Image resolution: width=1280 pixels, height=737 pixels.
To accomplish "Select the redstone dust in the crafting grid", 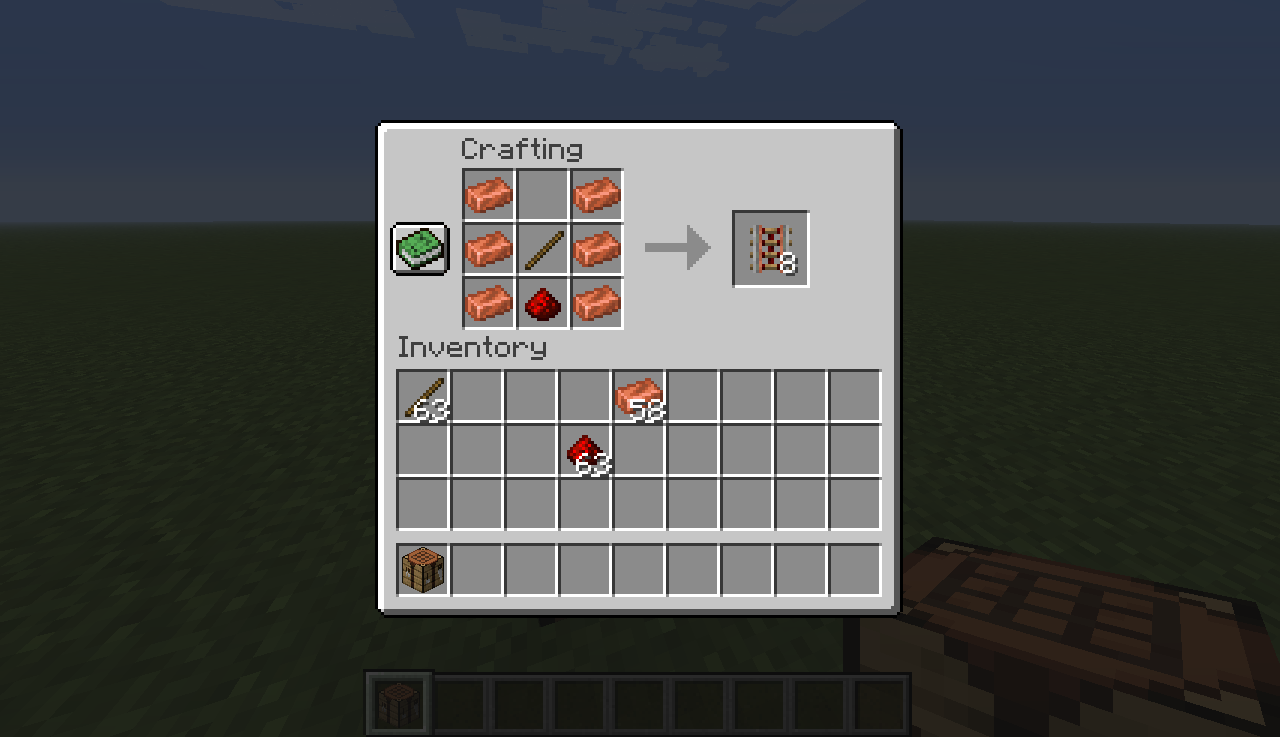I will click(542, 301).
